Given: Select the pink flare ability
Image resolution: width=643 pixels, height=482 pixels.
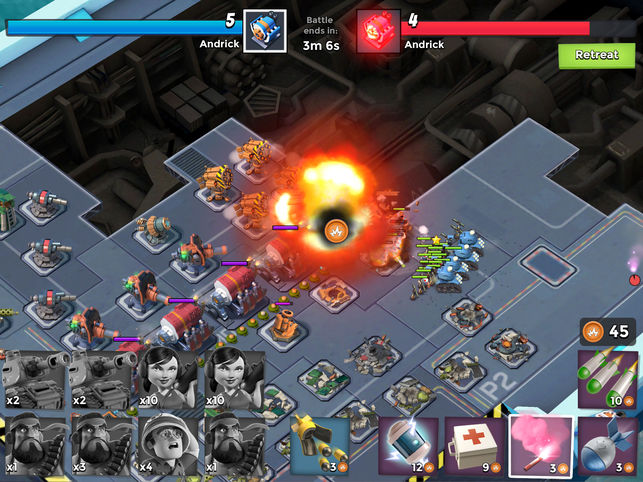Looking at the screenshot, I should point(541,443).
